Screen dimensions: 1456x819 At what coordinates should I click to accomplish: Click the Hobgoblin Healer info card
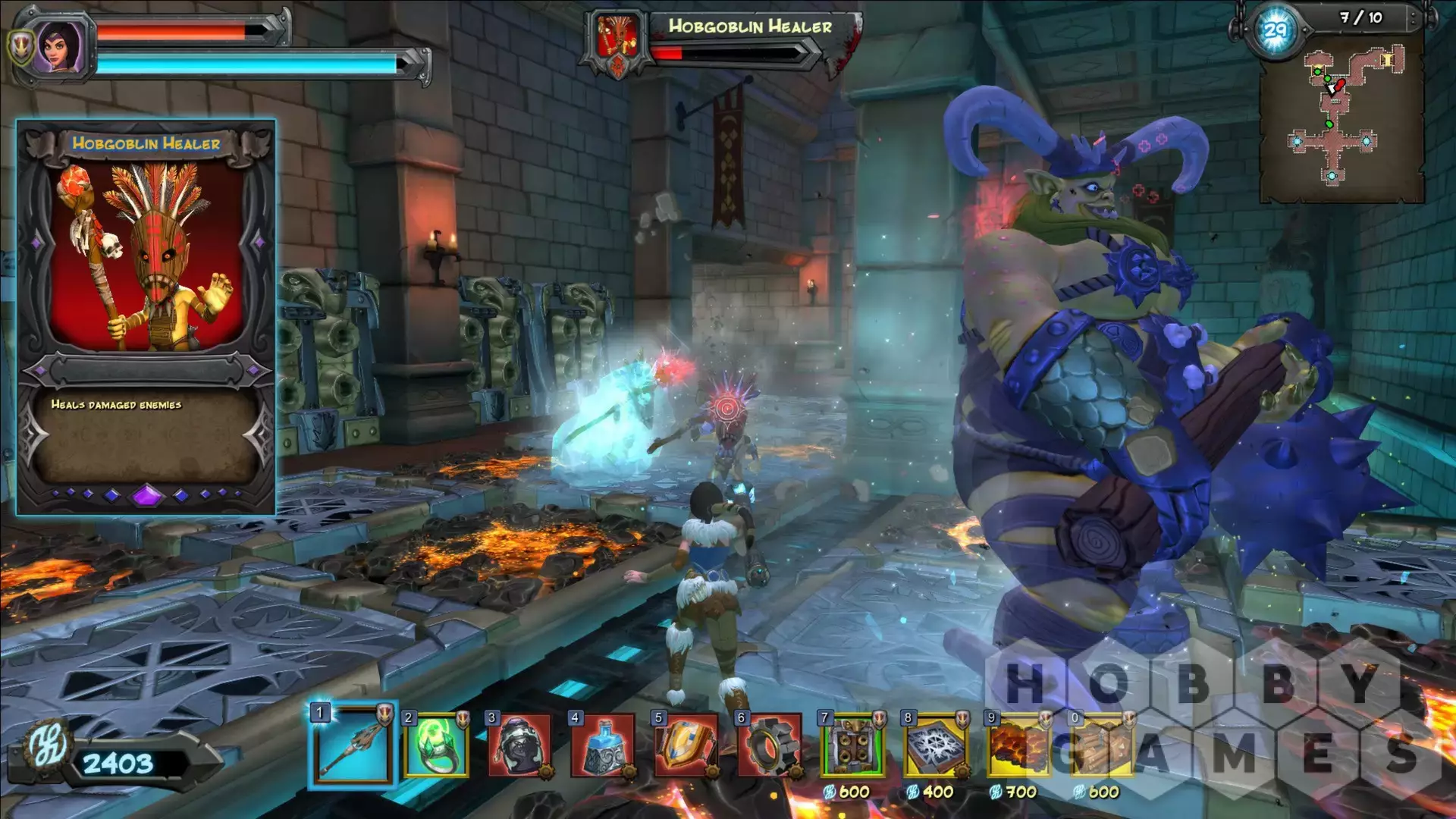pyautogui.click(x=146, y=317)
